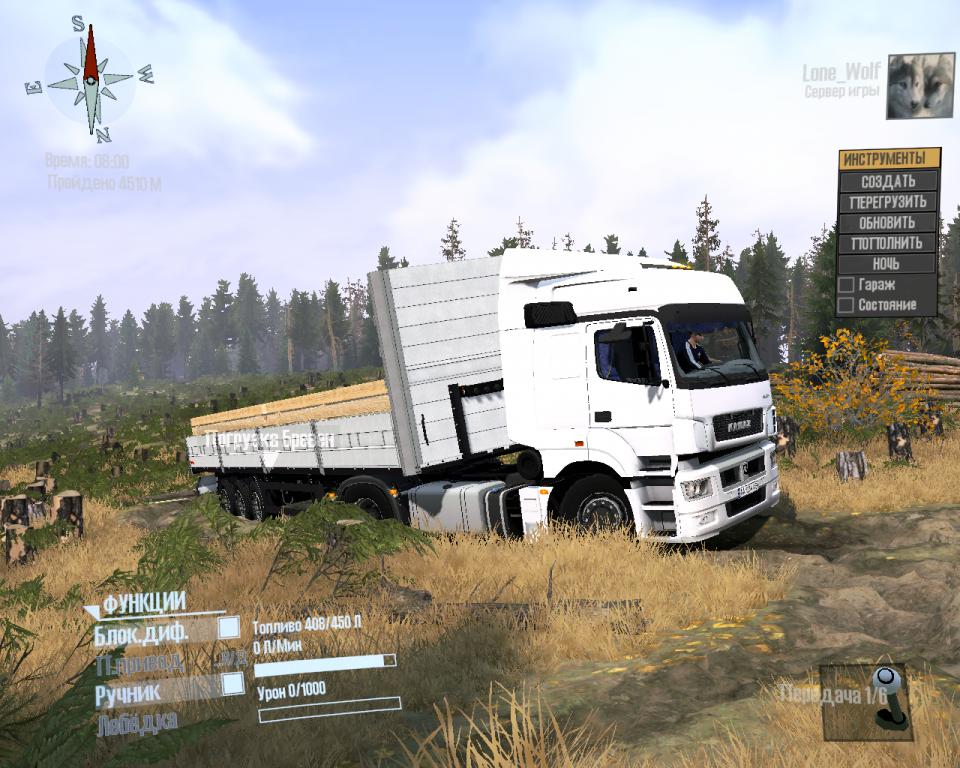960x768 pixels.
Task: Switch to night with the НОЧЬ button
Action: 888,264
